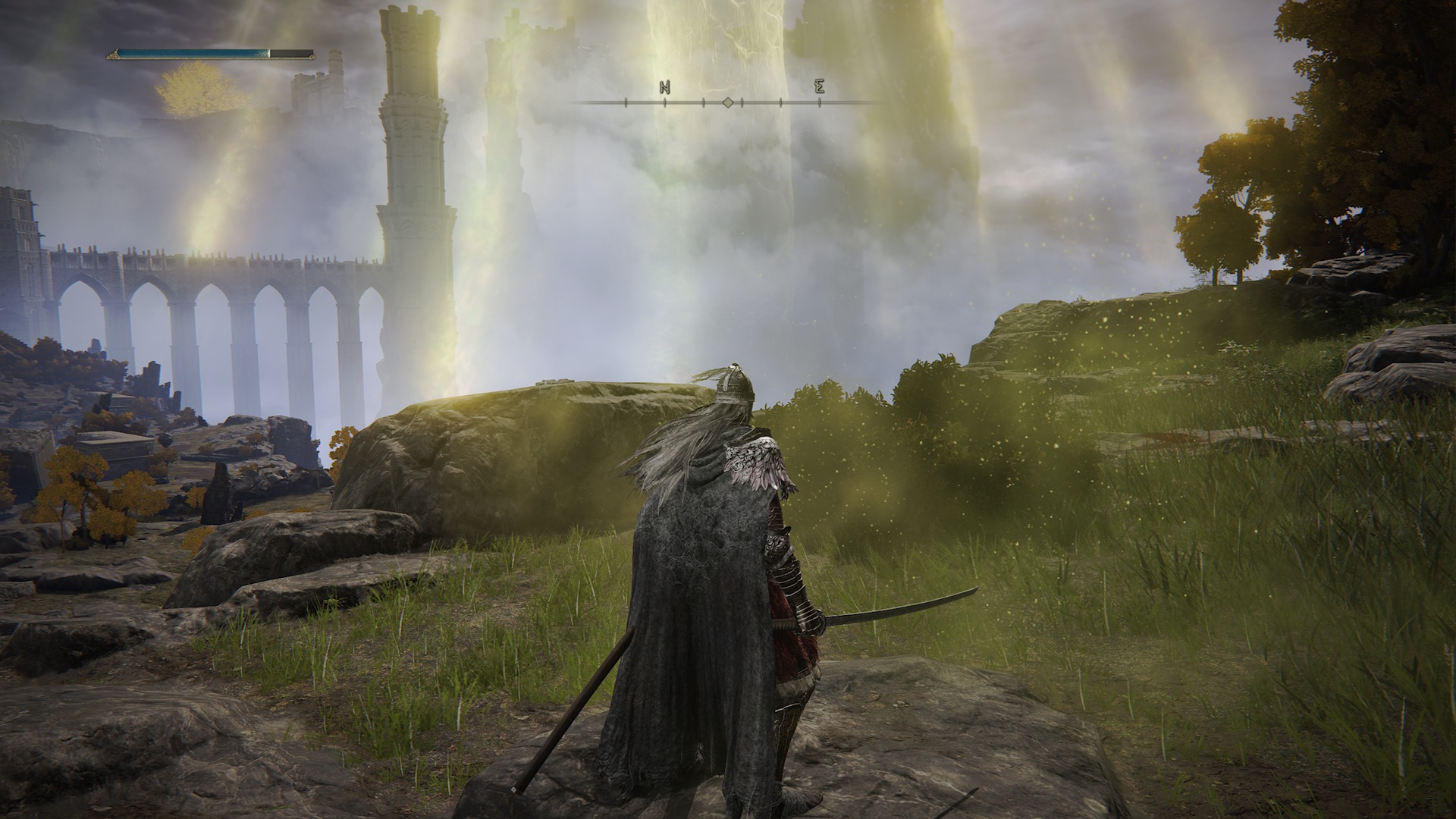Click the tick mark right of the compass diamond

tap(742, 102)
